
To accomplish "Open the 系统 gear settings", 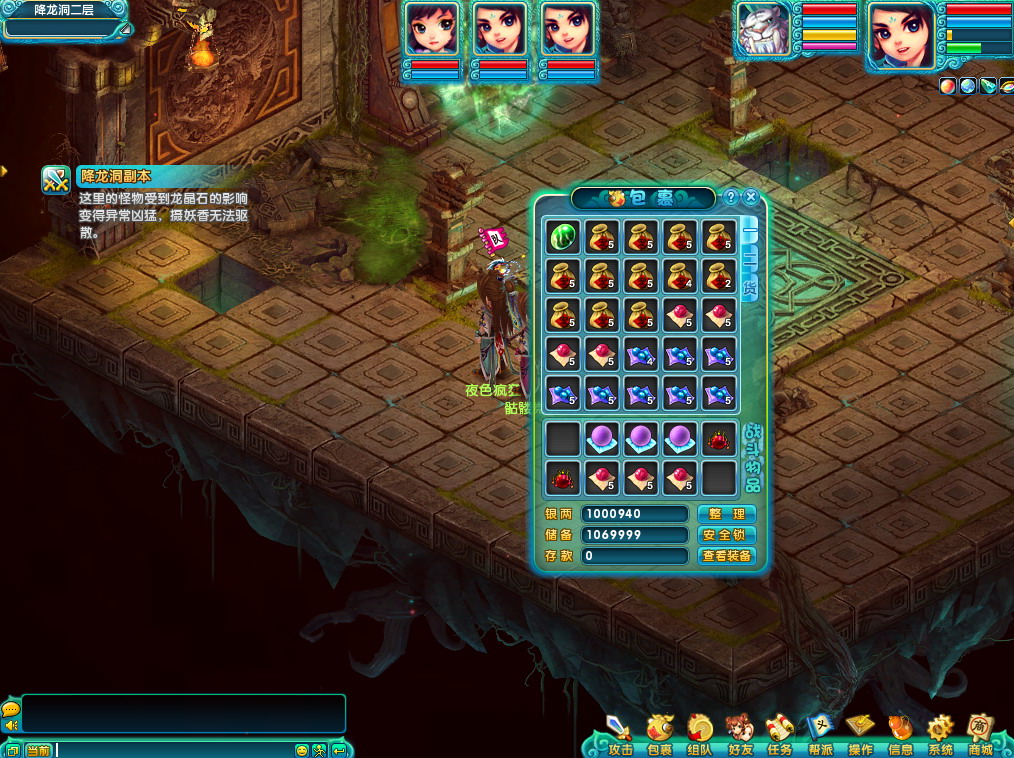I will click(940, 733).
